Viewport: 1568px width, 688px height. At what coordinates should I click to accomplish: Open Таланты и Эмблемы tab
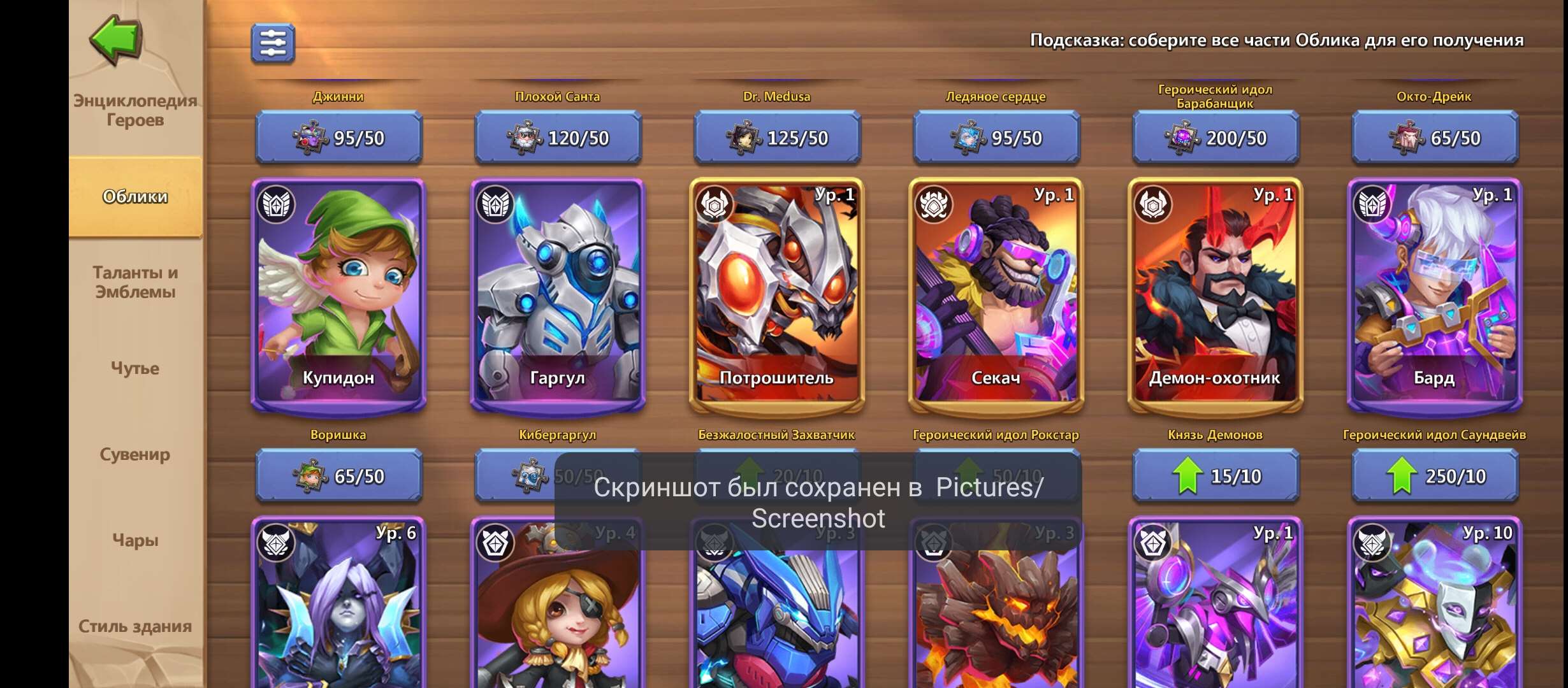(135, 282)
